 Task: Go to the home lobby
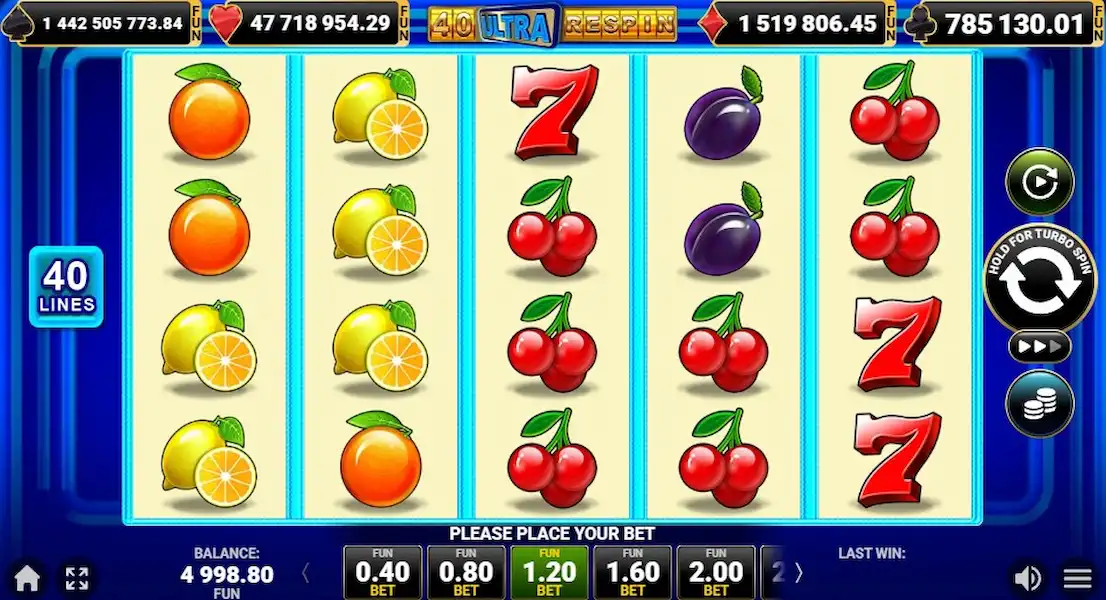tap(27, 578)
